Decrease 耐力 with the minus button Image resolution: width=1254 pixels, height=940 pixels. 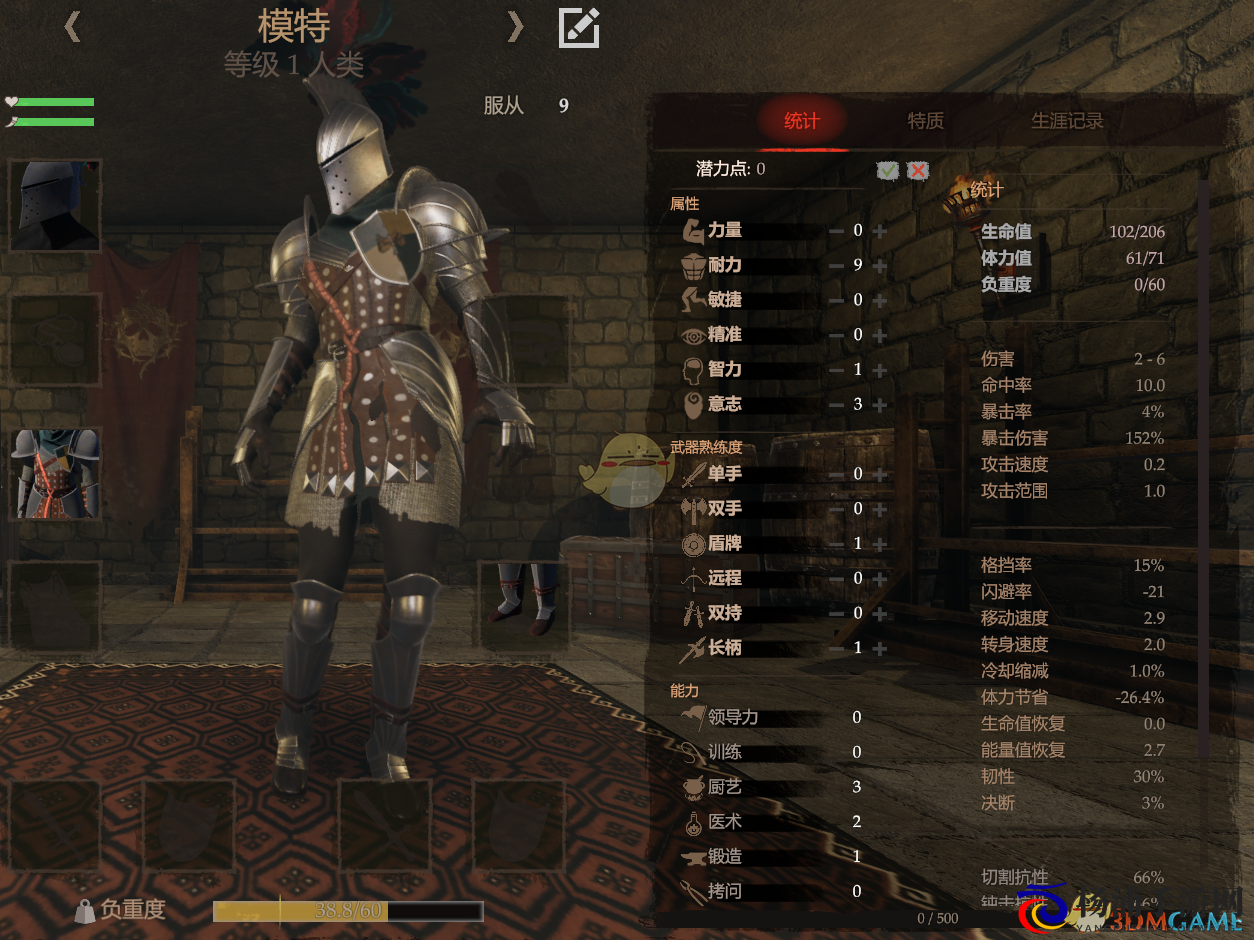[836, 266]
